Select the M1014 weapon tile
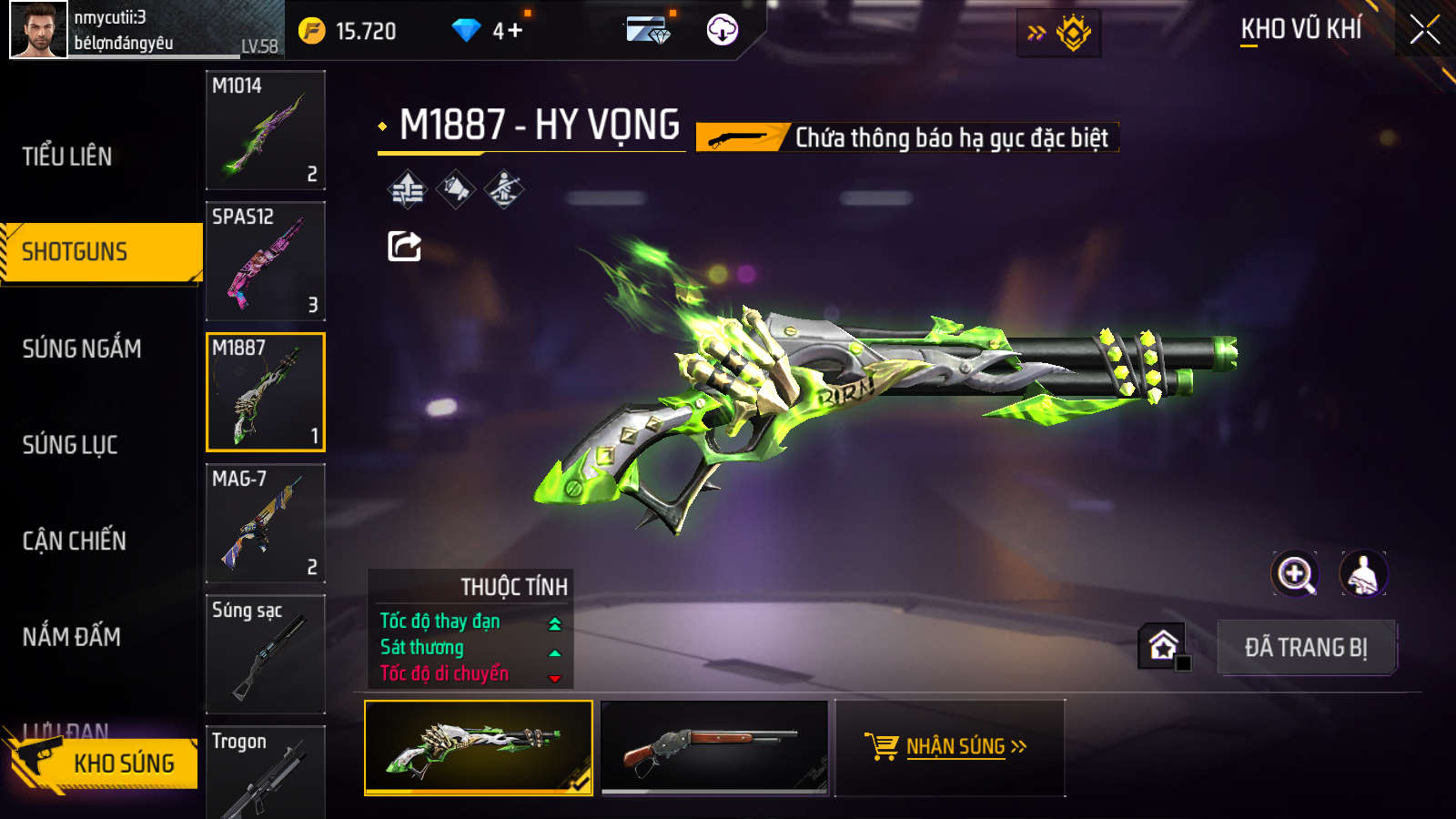The height and width of the screenshot is (819, 1456). click(266, 129)
